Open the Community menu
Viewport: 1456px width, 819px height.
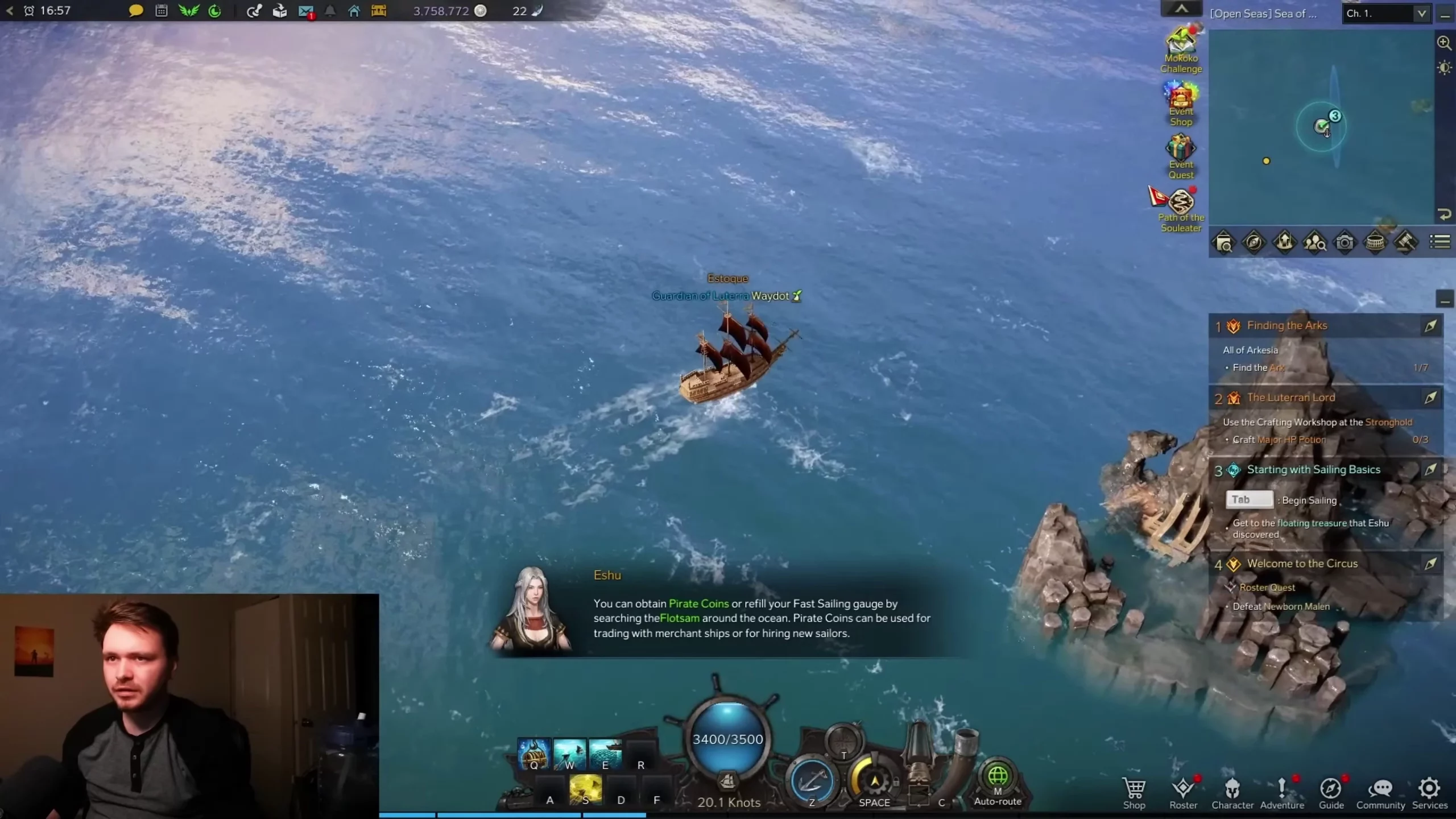[x=1380, y=792]
